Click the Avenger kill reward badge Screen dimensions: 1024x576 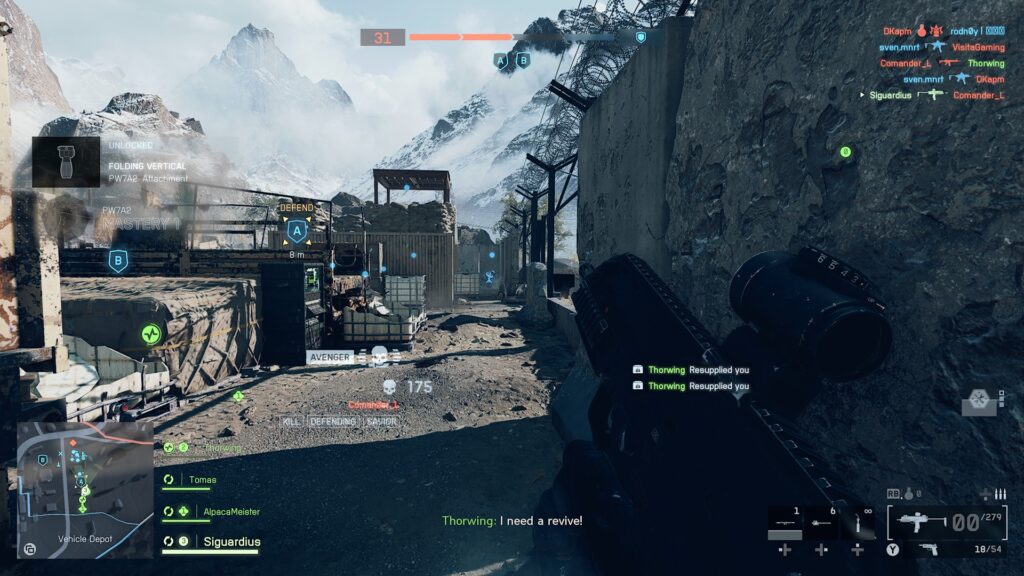pyautogui.click(x=328, y=357)
